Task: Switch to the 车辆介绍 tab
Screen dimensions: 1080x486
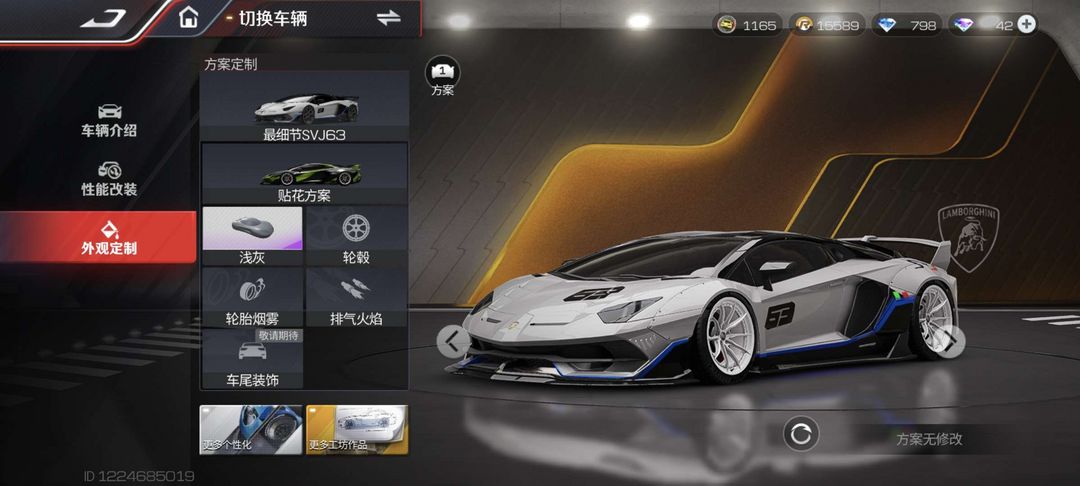Action: (x=109, y=120)
